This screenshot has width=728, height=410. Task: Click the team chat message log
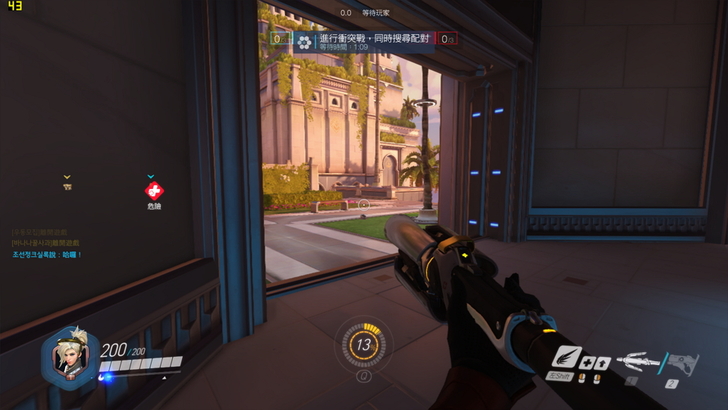tap(48, 243)
